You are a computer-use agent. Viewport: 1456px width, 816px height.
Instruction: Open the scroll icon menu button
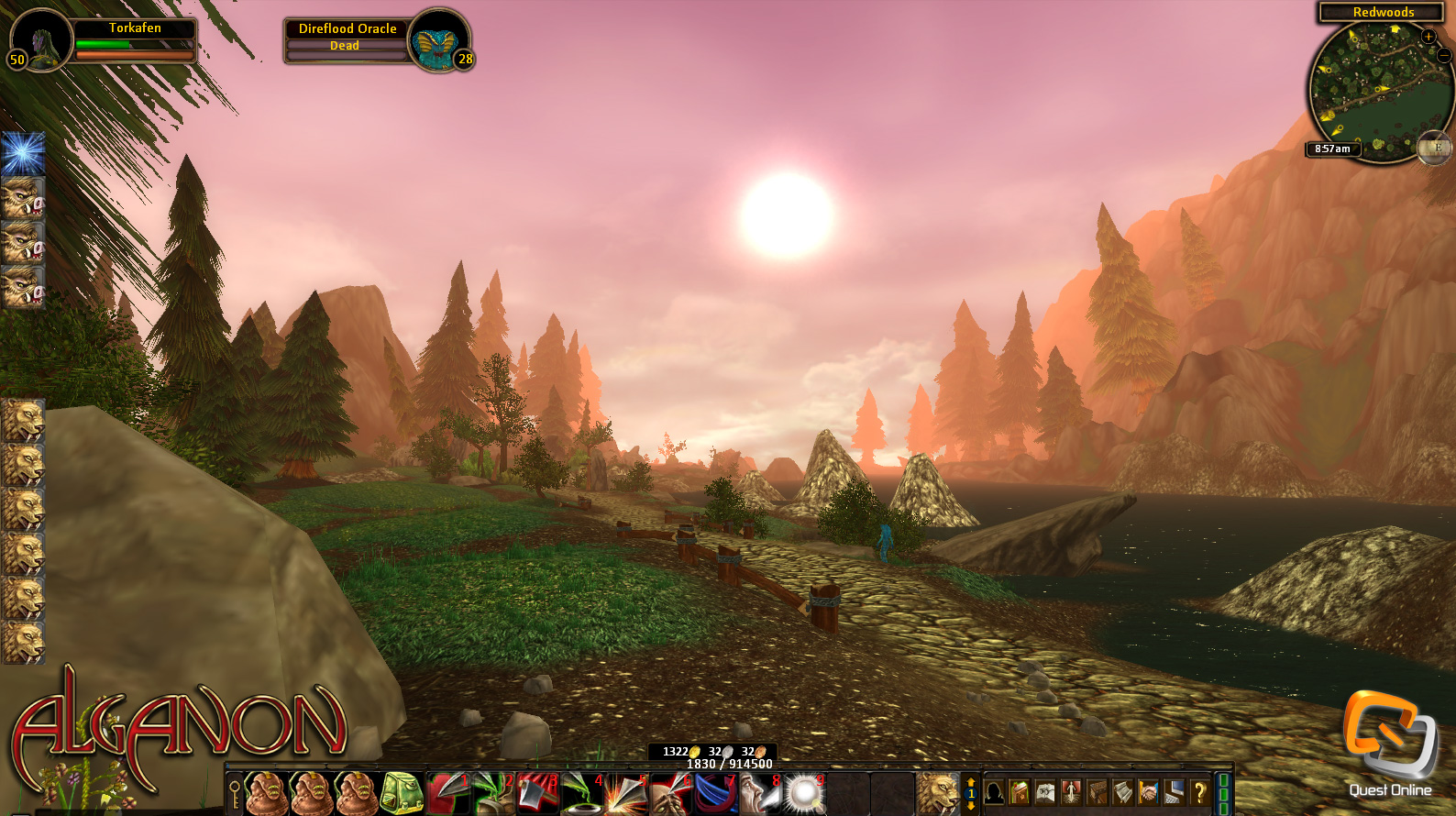pyautogui.click(x=1122, y=792)
